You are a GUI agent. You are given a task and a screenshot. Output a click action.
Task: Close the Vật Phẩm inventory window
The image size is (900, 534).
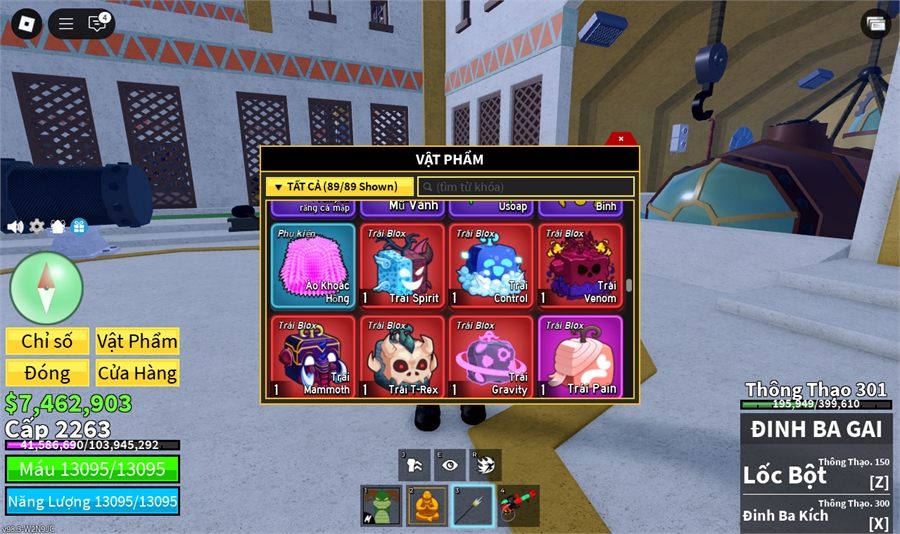point(621,139)
